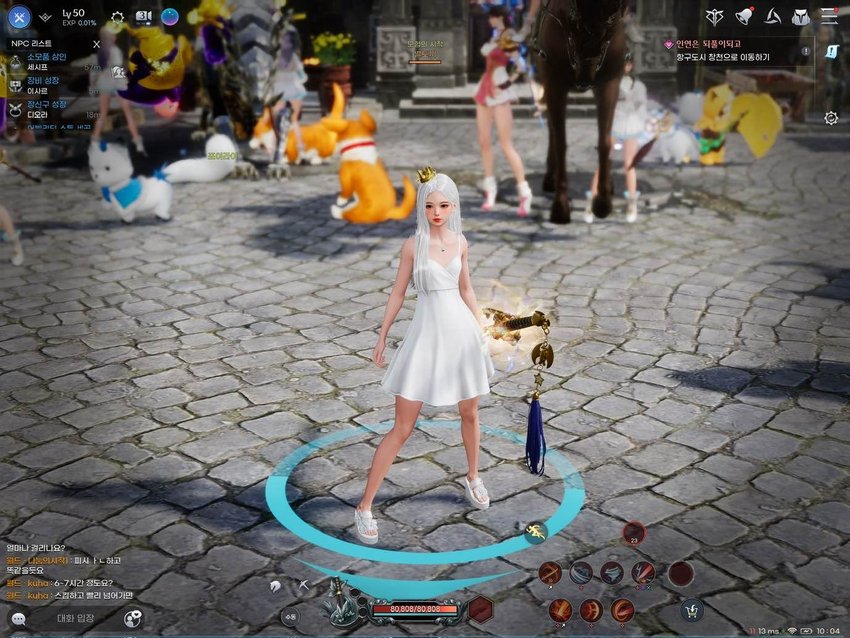Click the quest scroll icon on right edge
Image resolution: width=850 pixels, height=638 pixels.
coord(832,52)
